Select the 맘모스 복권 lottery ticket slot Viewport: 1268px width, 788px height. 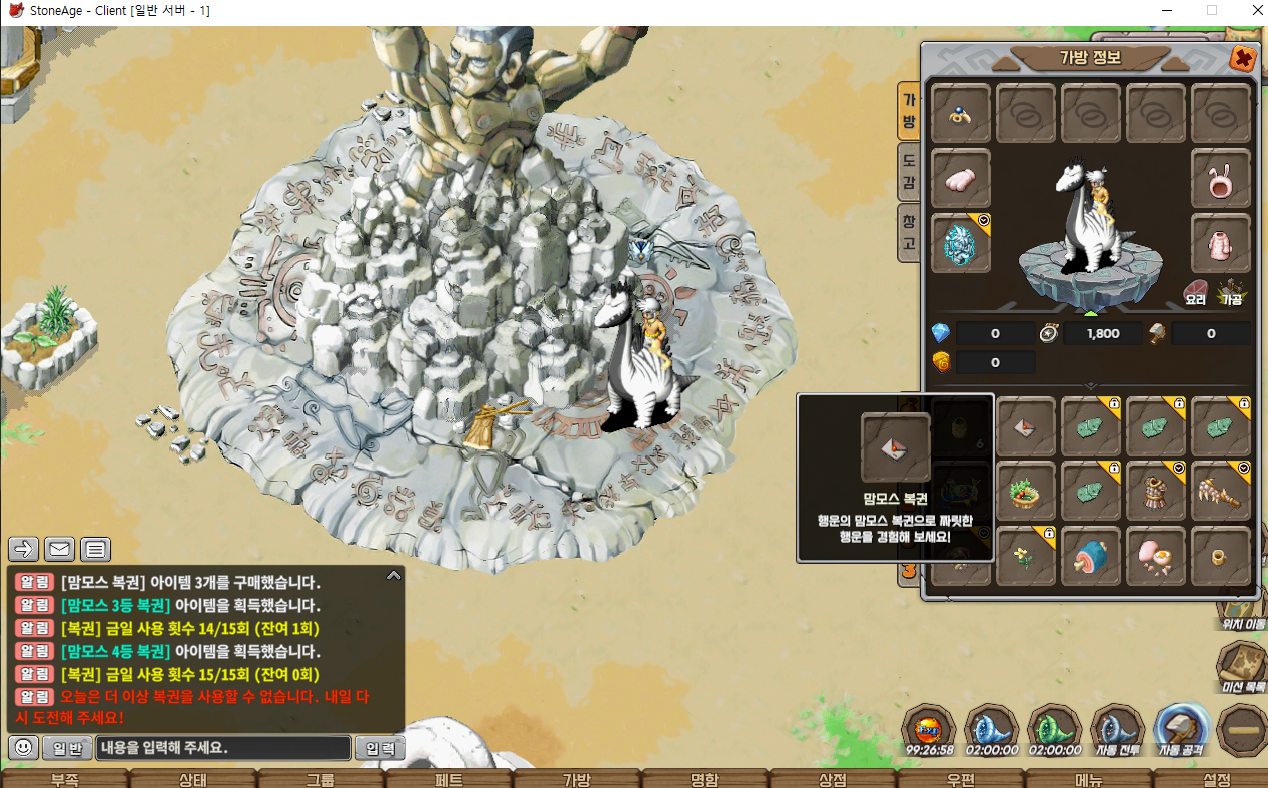1026,426
